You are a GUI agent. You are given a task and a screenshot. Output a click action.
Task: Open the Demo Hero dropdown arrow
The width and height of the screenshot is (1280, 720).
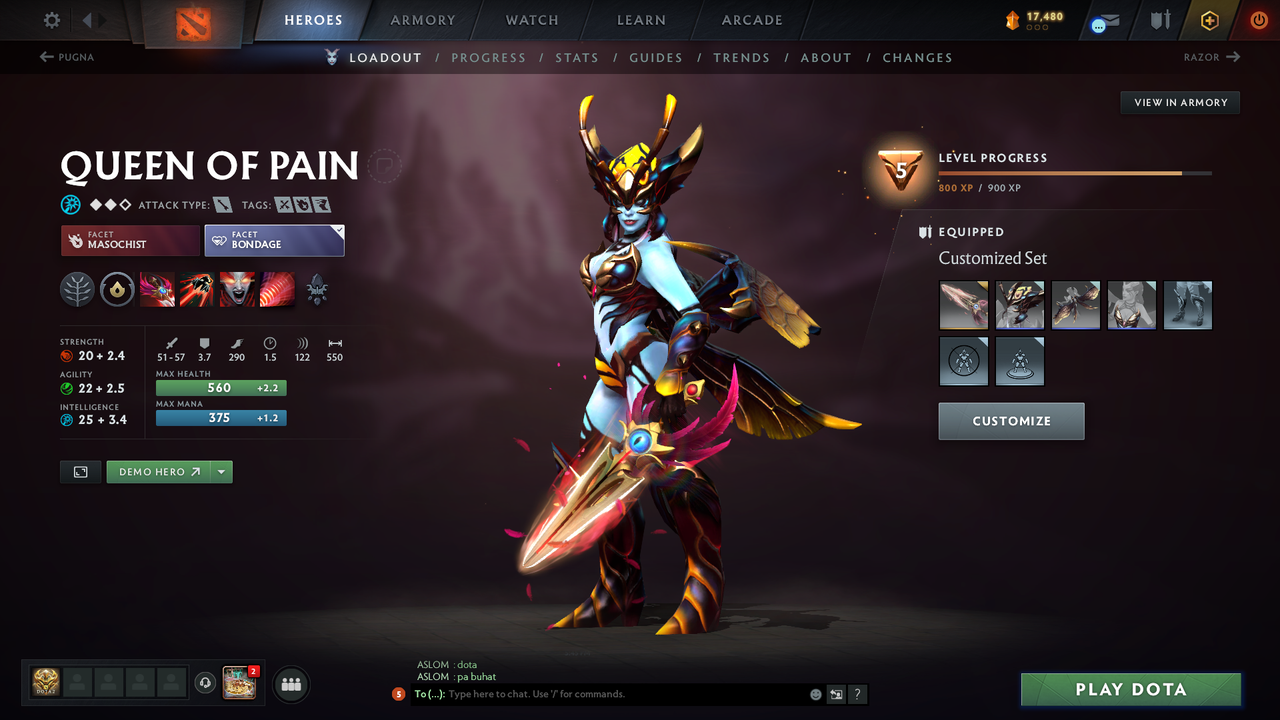coord(221,471)
